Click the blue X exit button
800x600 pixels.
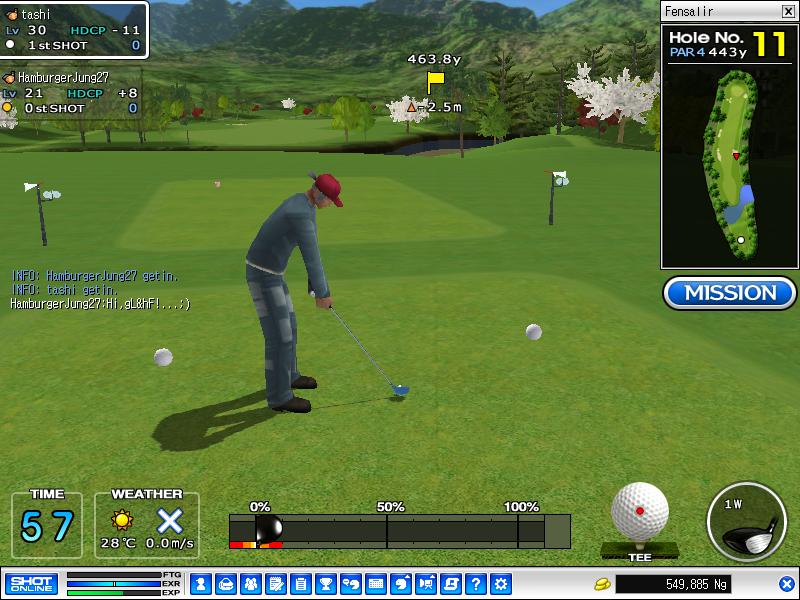coord(786,584)
